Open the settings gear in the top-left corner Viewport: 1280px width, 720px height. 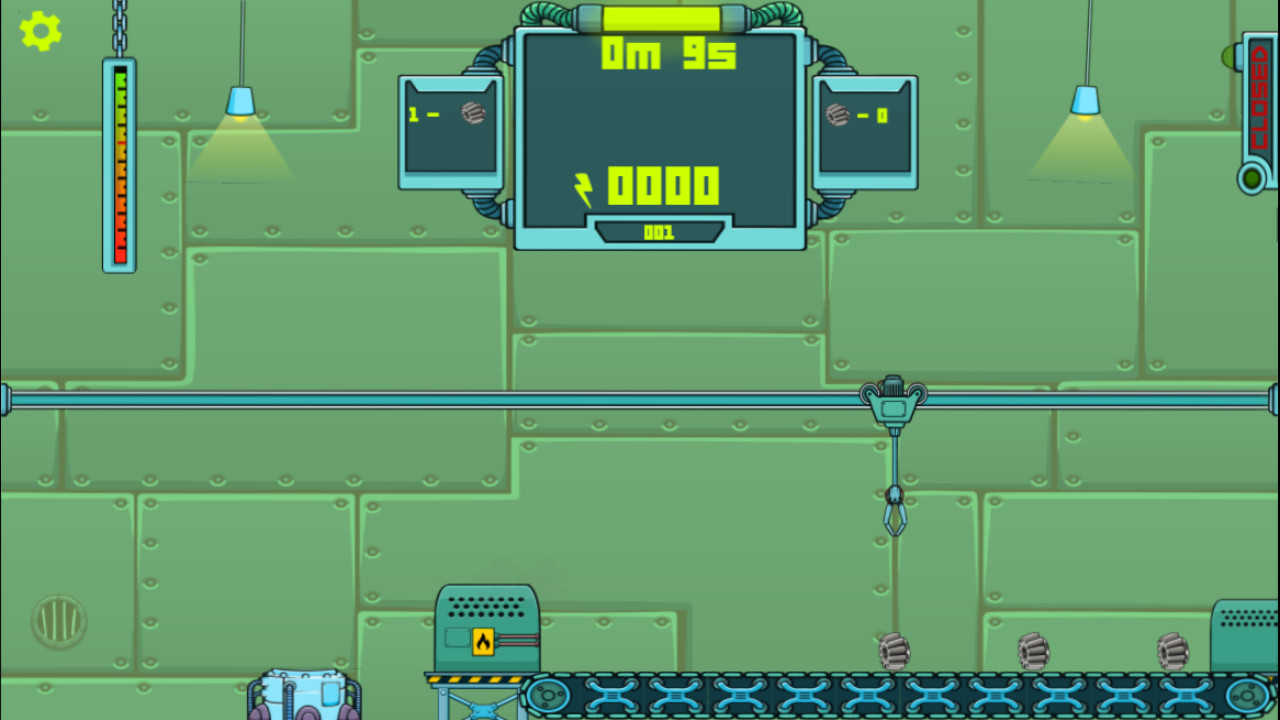(39, 31)
